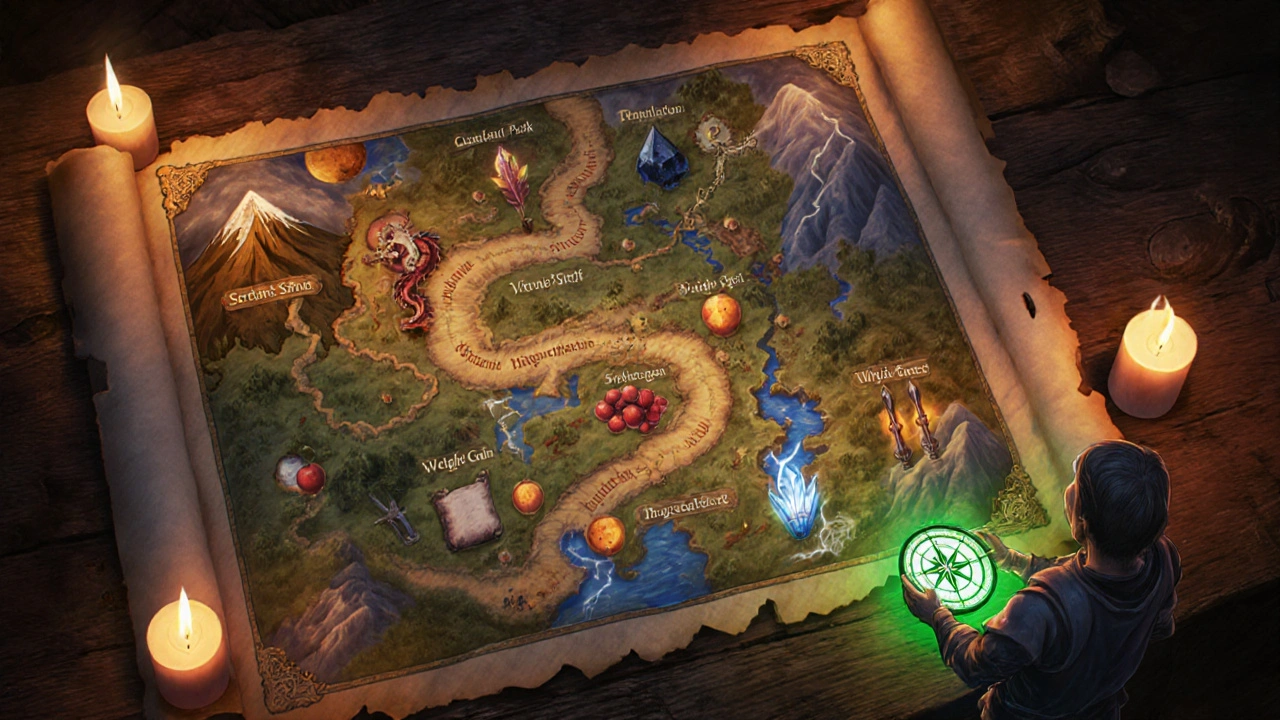Click the glowing green compass
Screen dimensions: 1280x720
coord(946,566)
